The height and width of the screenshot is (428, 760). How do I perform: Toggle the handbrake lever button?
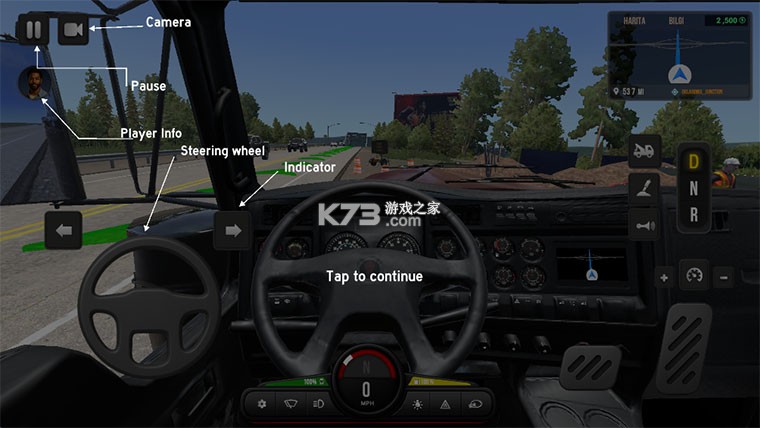click(645, 188)
